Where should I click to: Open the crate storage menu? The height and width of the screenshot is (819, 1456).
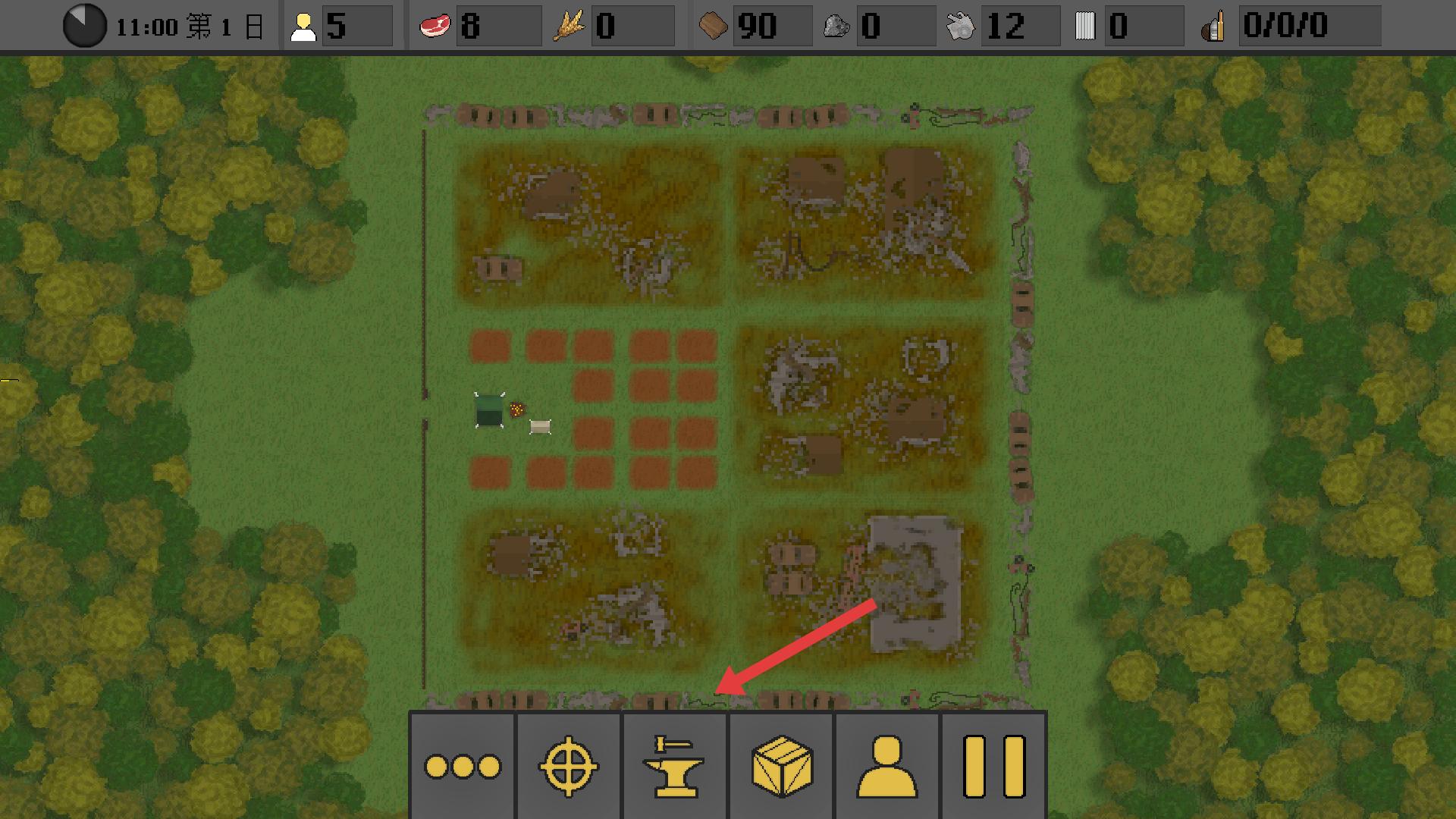tap(781, 766)
